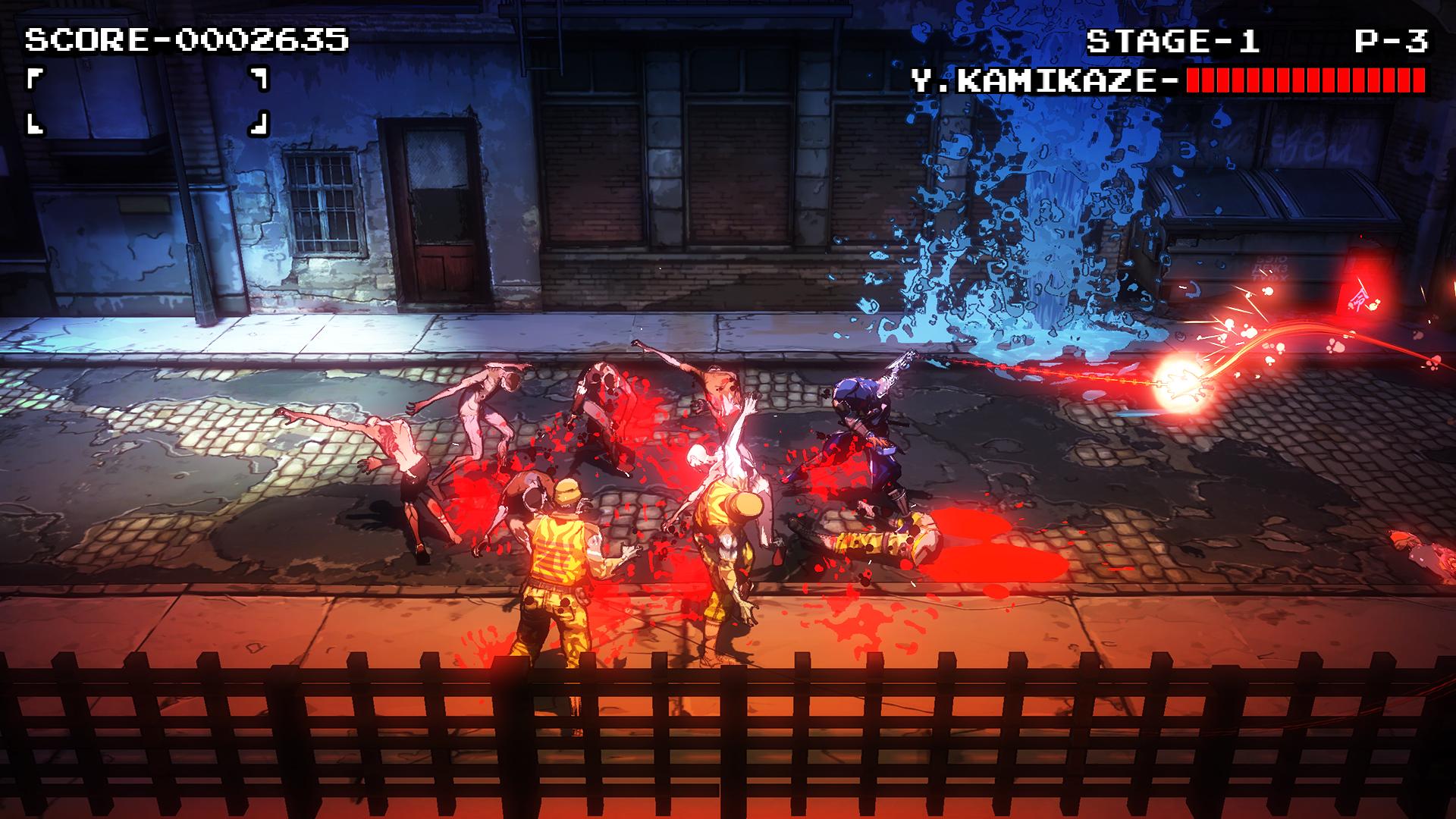Click the Y.KAMIKAZE name label

coord(1039,78)
